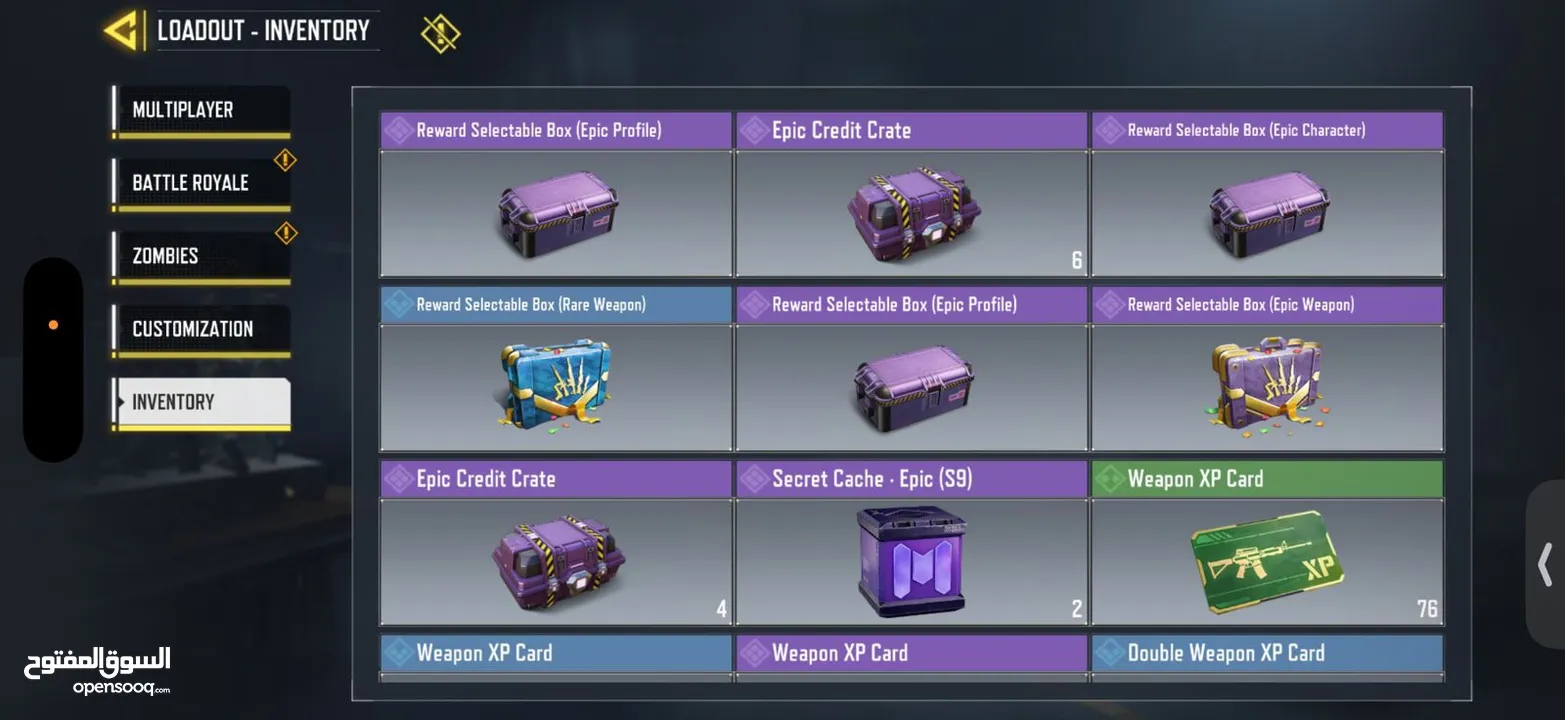The height and width of the screenshot is (720, 1565).
Task: Open the crate icon beside the title
Action: click(x=440, y=31)
